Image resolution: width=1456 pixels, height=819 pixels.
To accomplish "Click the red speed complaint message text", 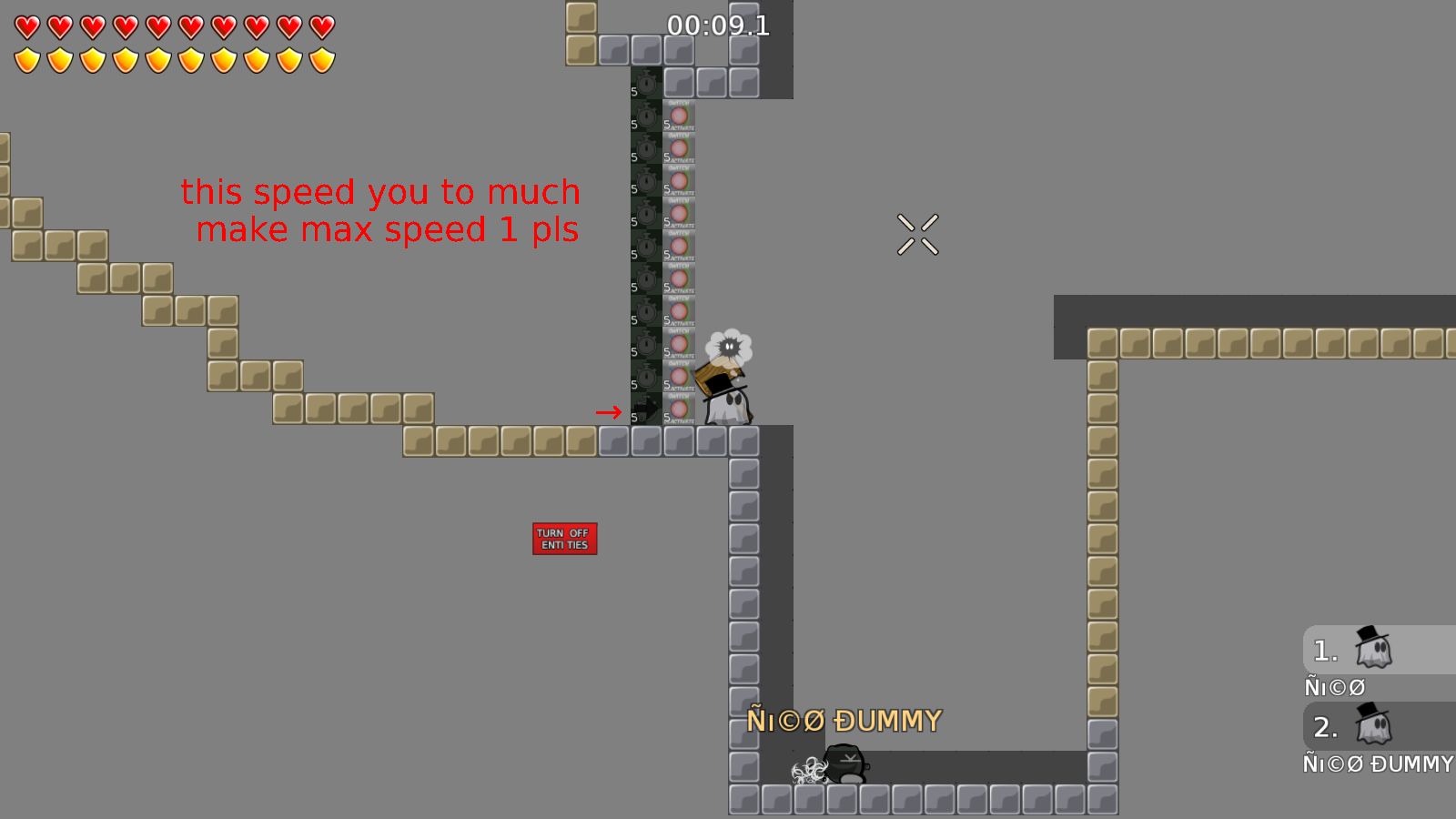I will click(x=381, y=210).
